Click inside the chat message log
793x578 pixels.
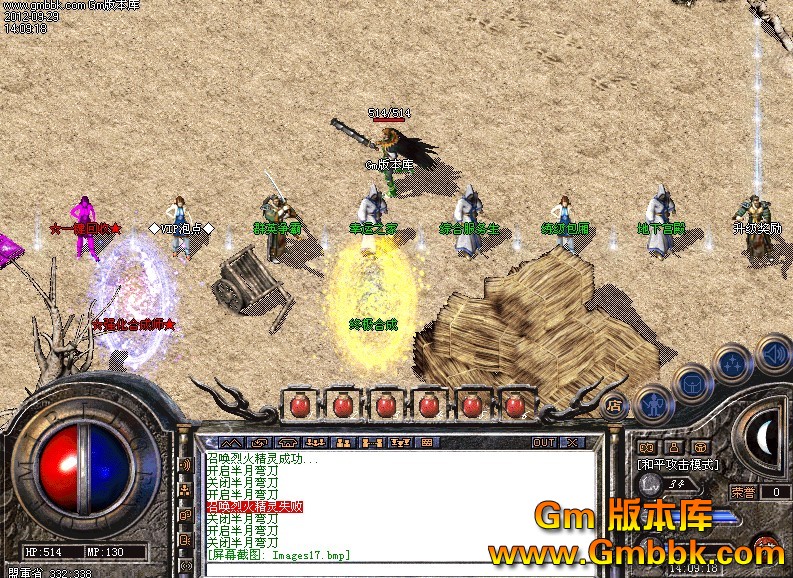[x=400, y=505]
